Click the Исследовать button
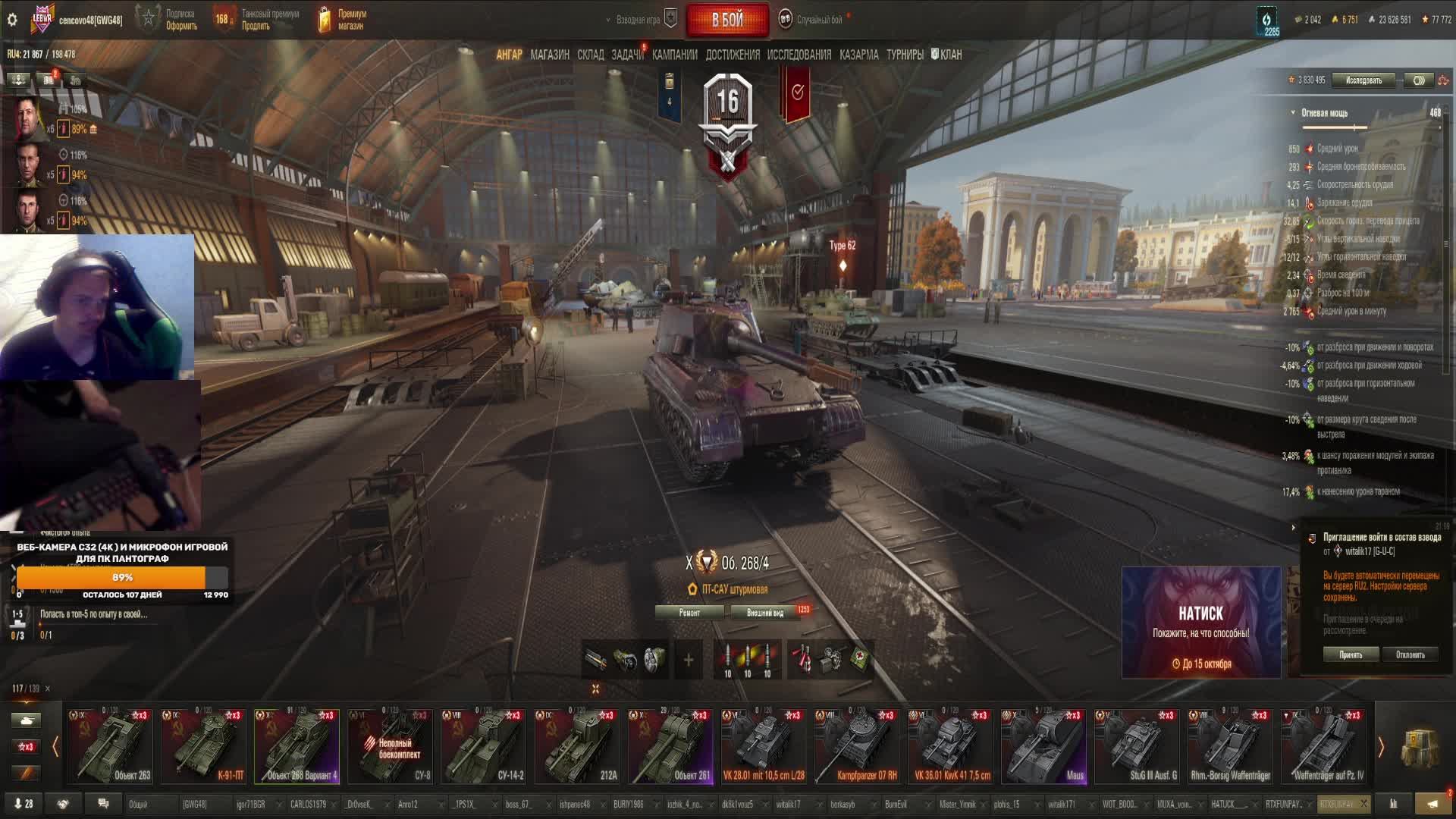 click(x=1363, y=80)
